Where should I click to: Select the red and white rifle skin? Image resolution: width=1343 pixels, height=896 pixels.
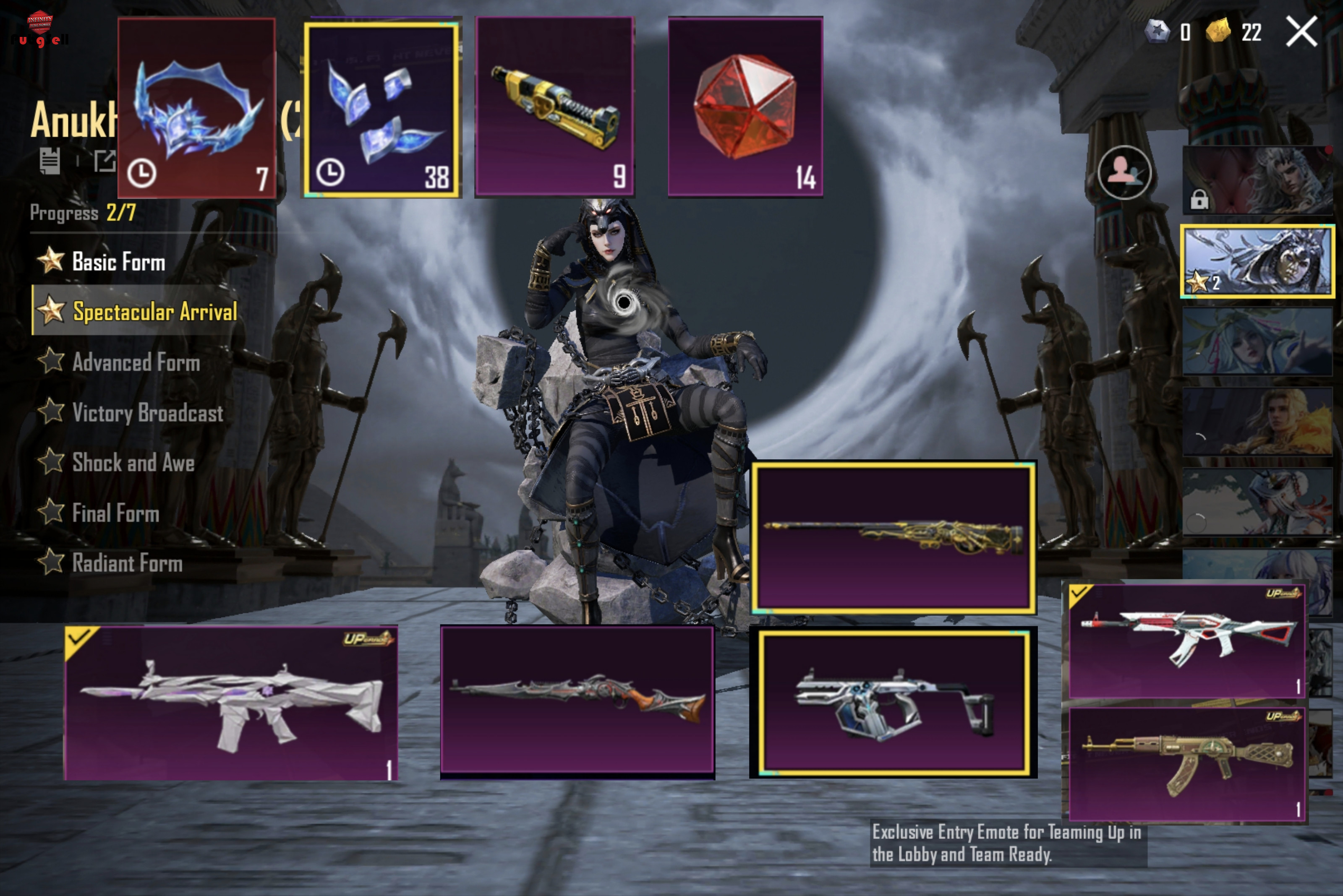(1186, 640)
